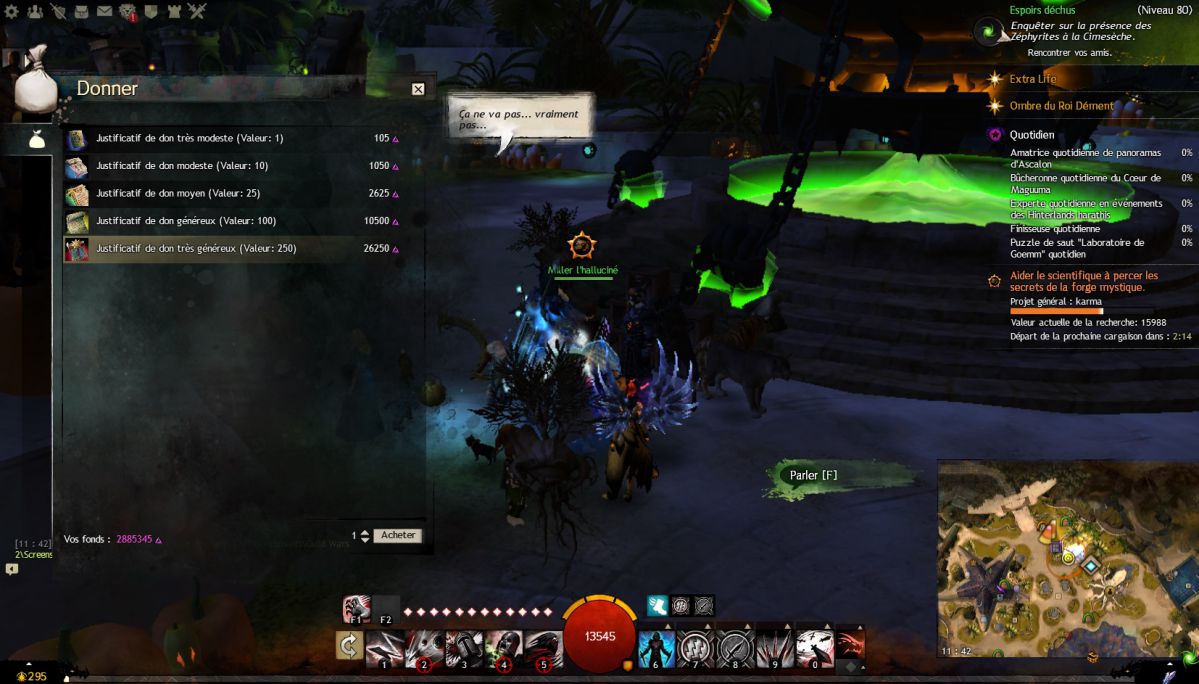Click the Acheter button
Image resolution: width=1199 pixels, height=684 pixels.
[398, 536]
